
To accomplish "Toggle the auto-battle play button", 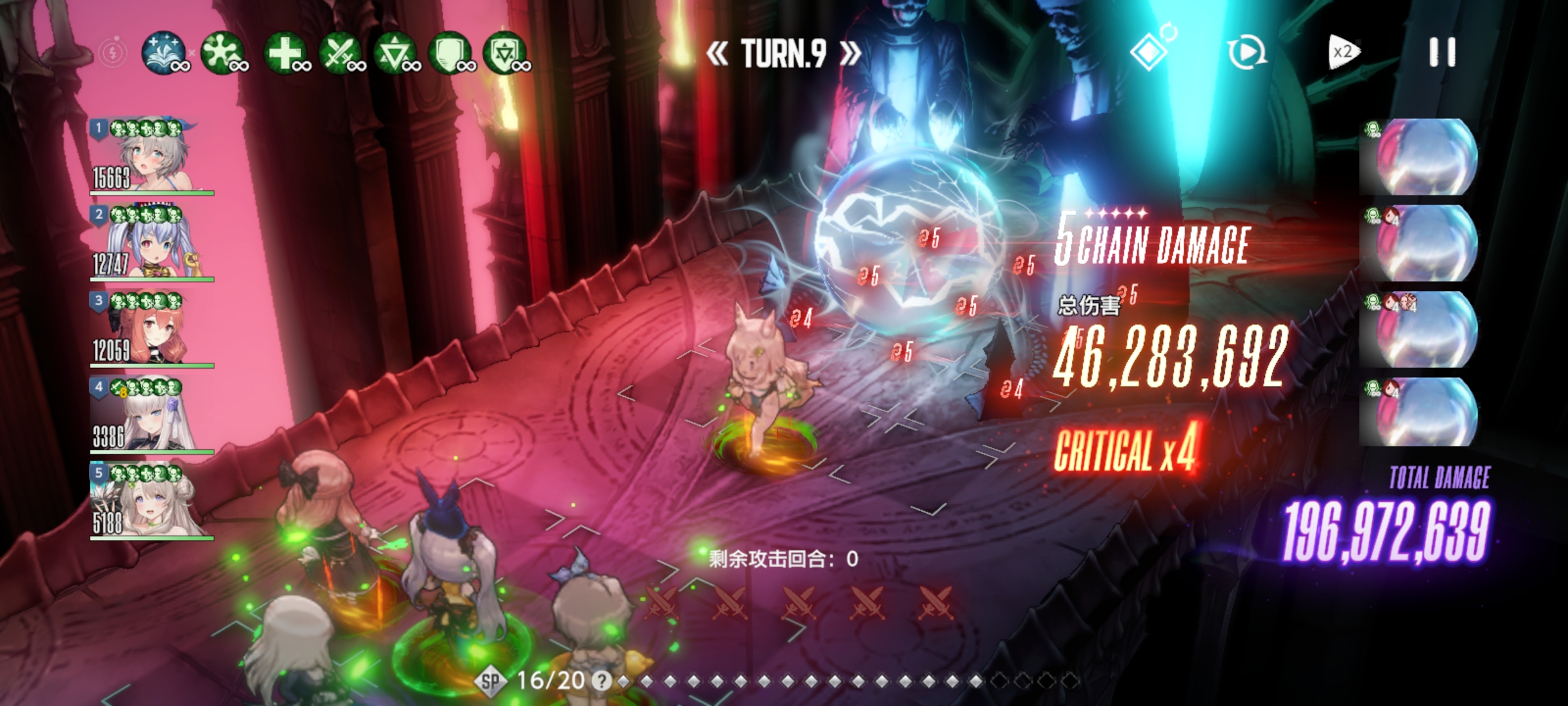I will point(1247,52).
